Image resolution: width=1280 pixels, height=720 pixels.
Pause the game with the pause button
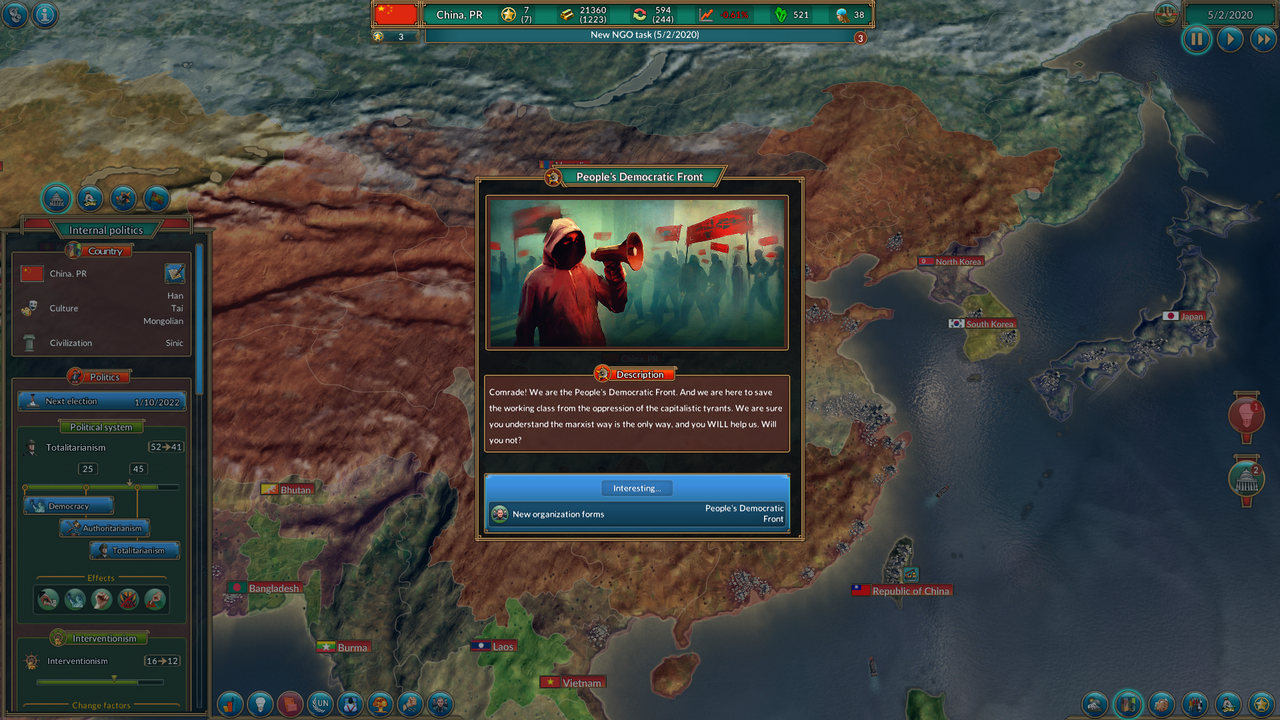(1196, 39)
